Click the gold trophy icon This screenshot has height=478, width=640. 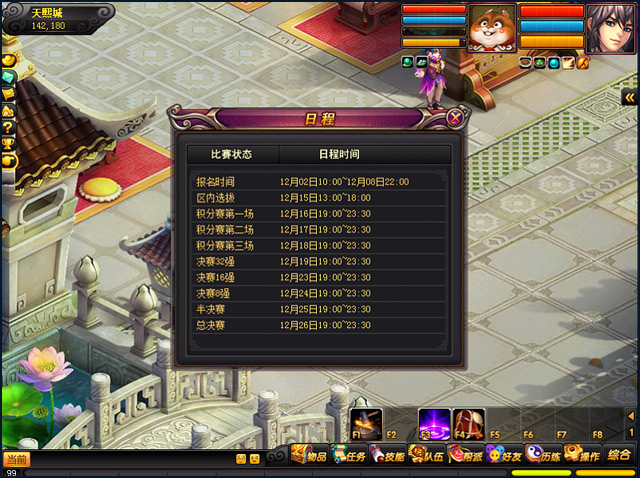tap(7, 144)
